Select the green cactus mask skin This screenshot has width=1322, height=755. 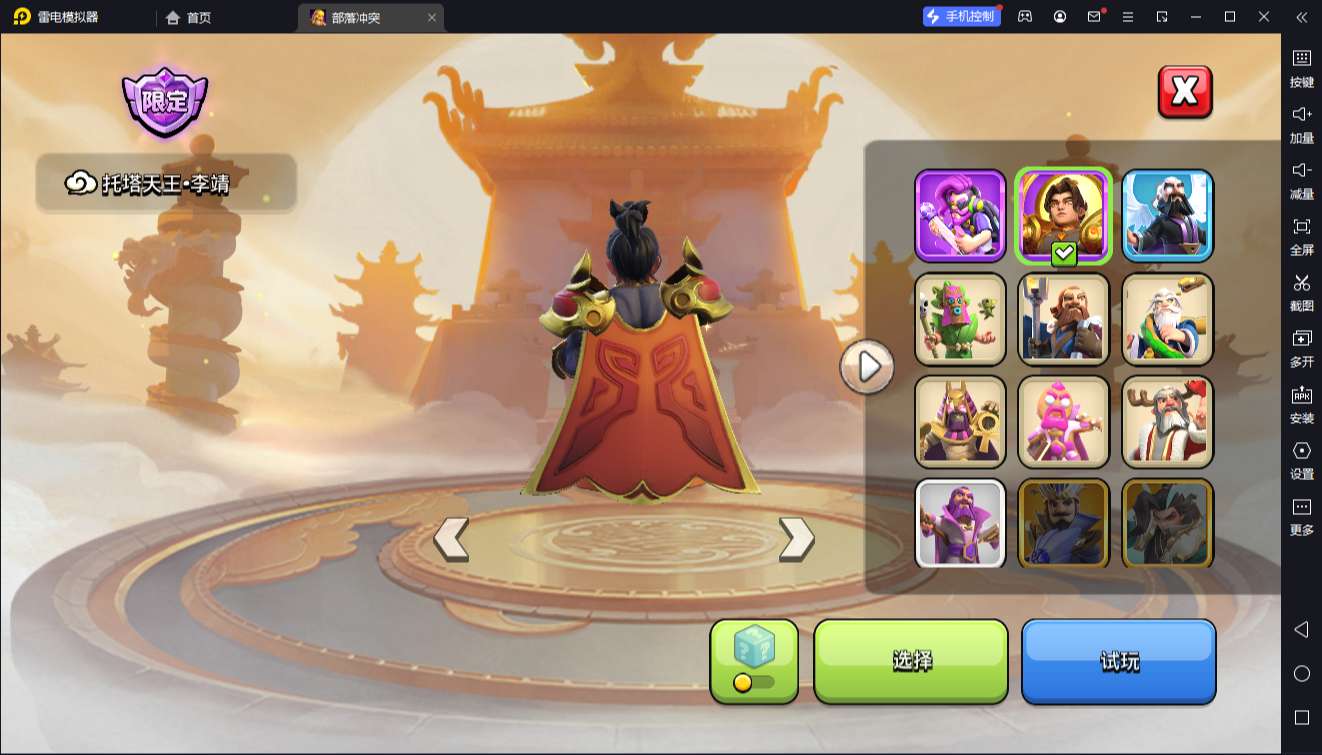click(960, 319)
